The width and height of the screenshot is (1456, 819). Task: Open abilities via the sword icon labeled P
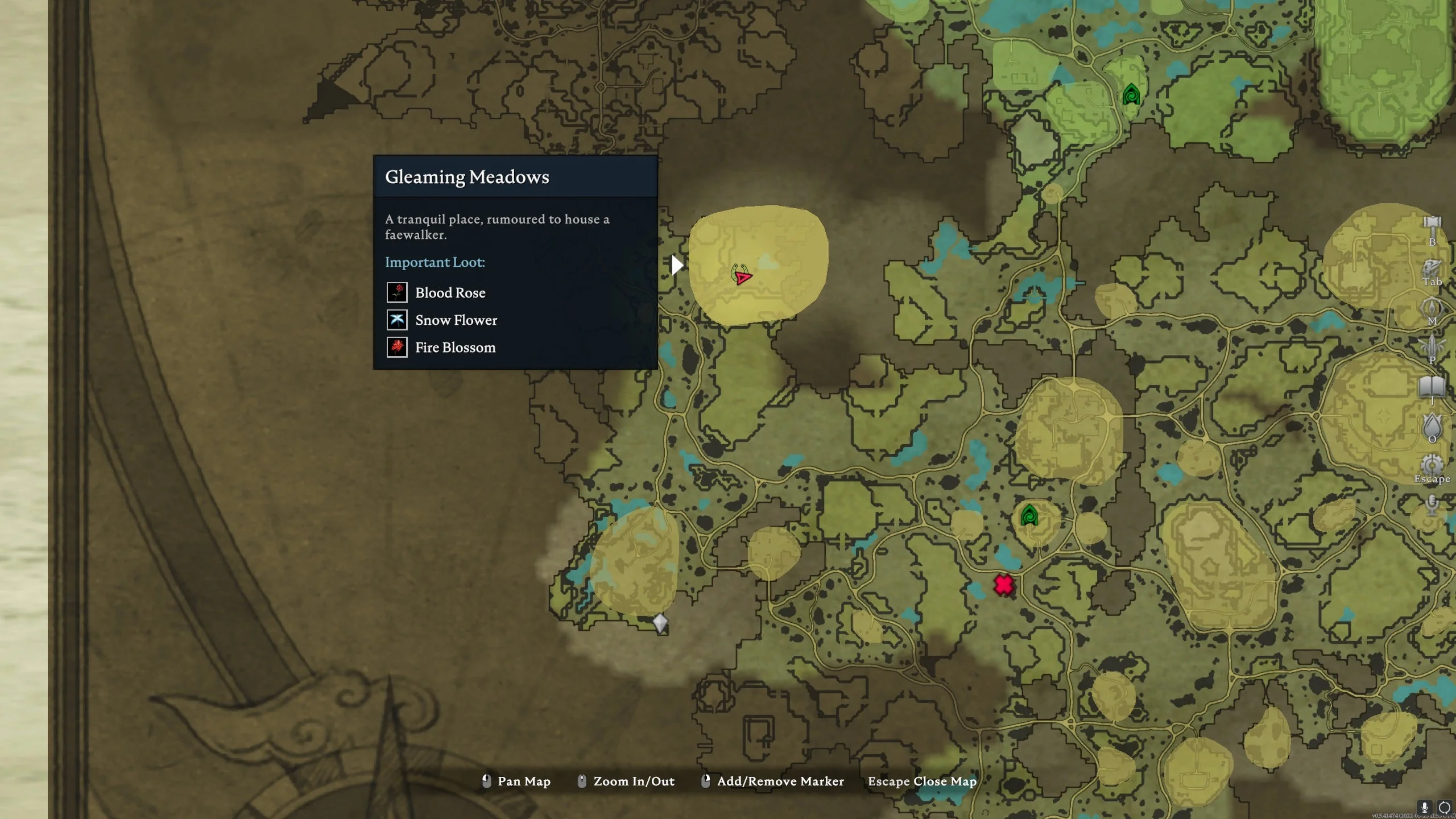pyautogui.click(x=1432, y=345)
